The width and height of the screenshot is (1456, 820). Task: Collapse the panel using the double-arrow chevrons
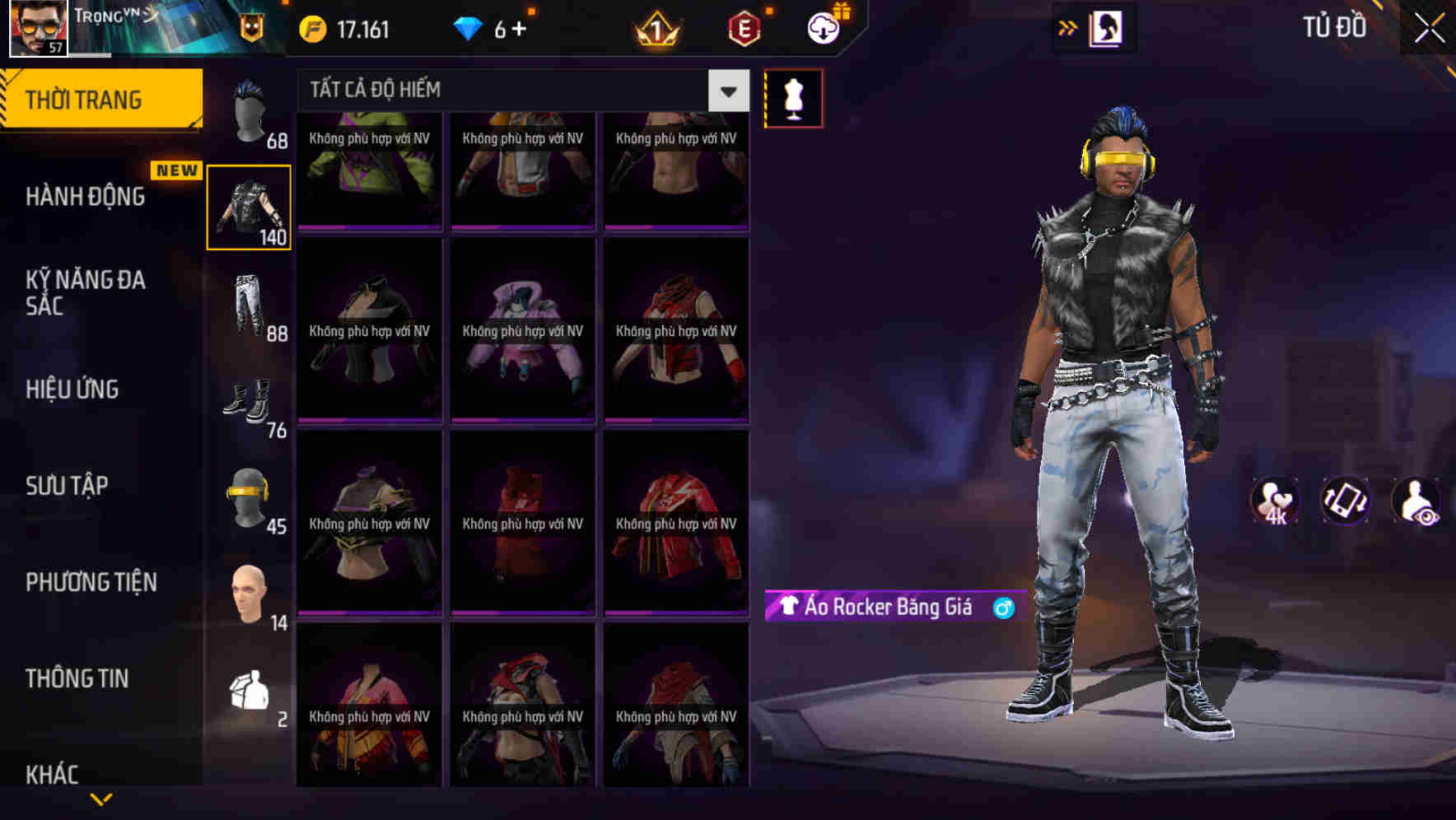[x=1068, y=27]
